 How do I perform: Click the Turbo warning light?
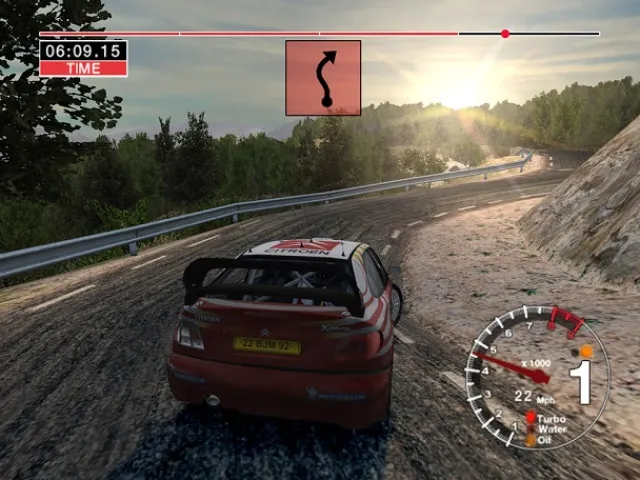(x=531, y=419)
